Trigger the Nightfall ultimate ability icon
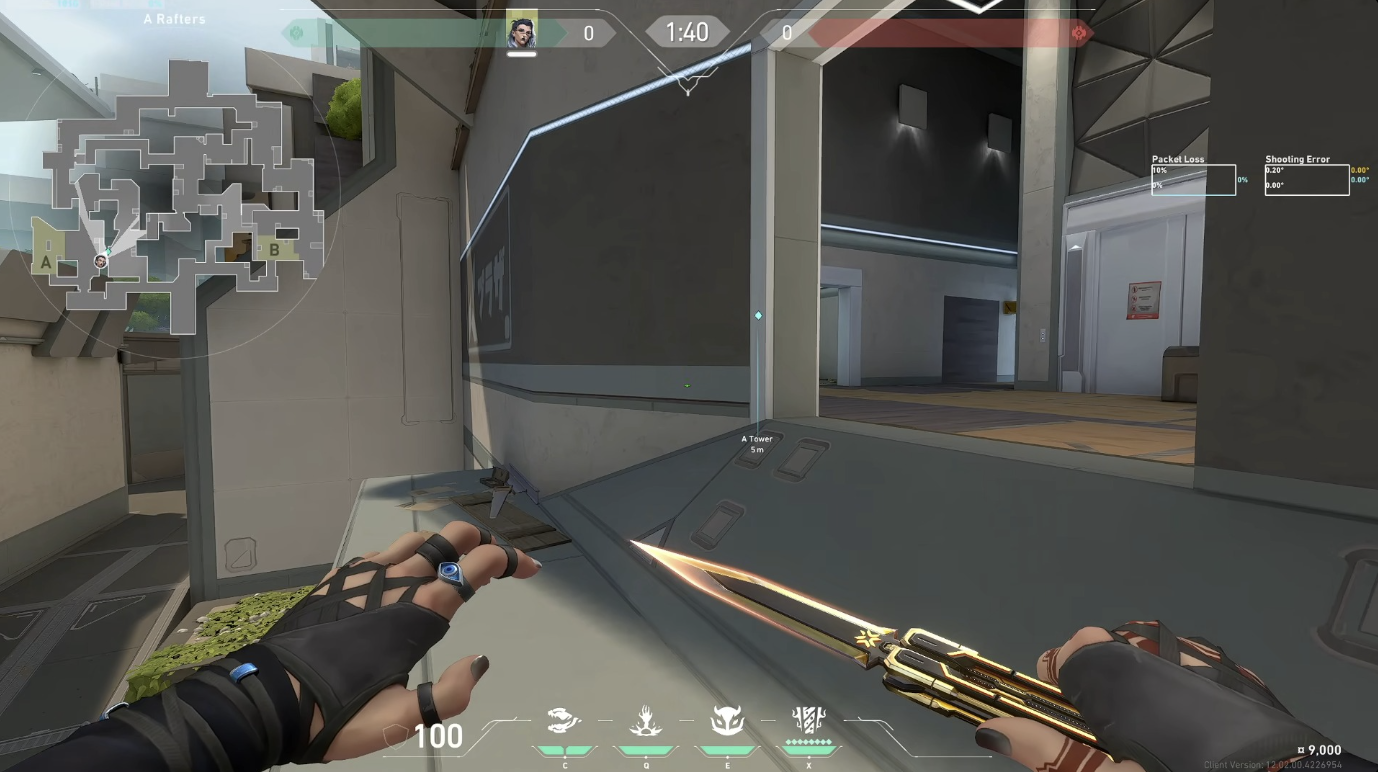 coord(807,720)
